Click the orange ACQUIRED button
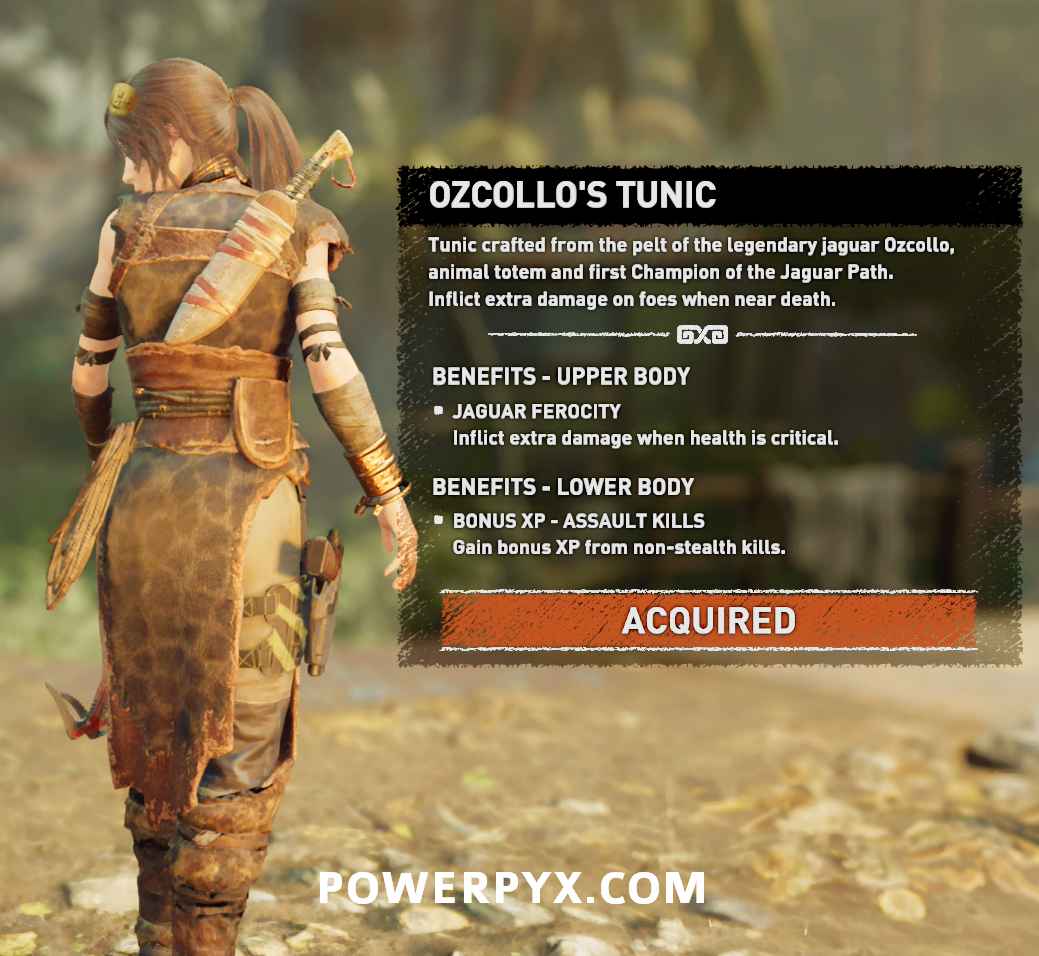Image resolution: width=1039 pixels, height=956 pixels. tap(708, 621)
